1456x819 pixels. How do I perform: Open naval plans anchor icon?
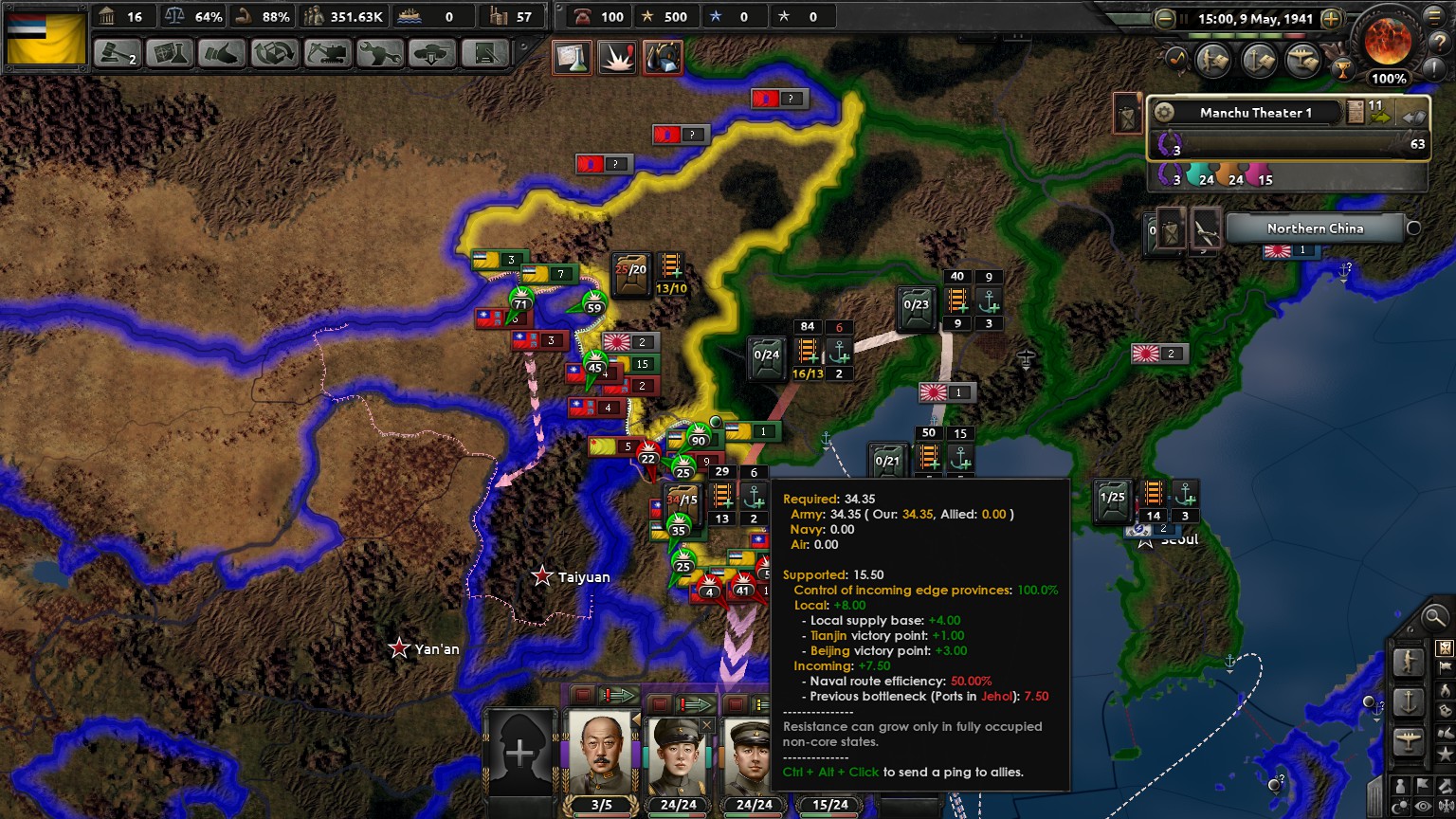1259,60
